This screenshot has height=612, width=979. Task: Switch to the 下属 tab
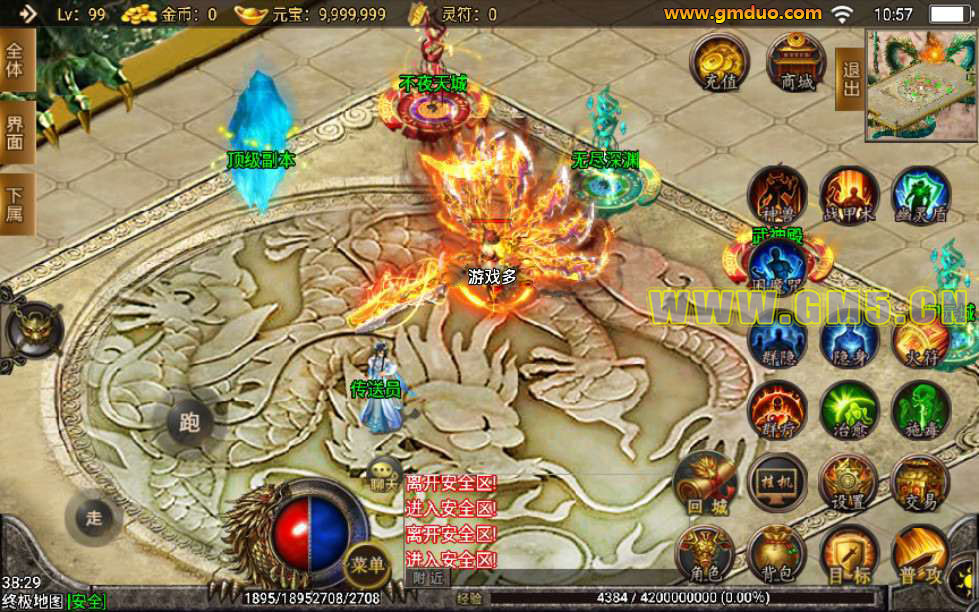tap(17, 204)
